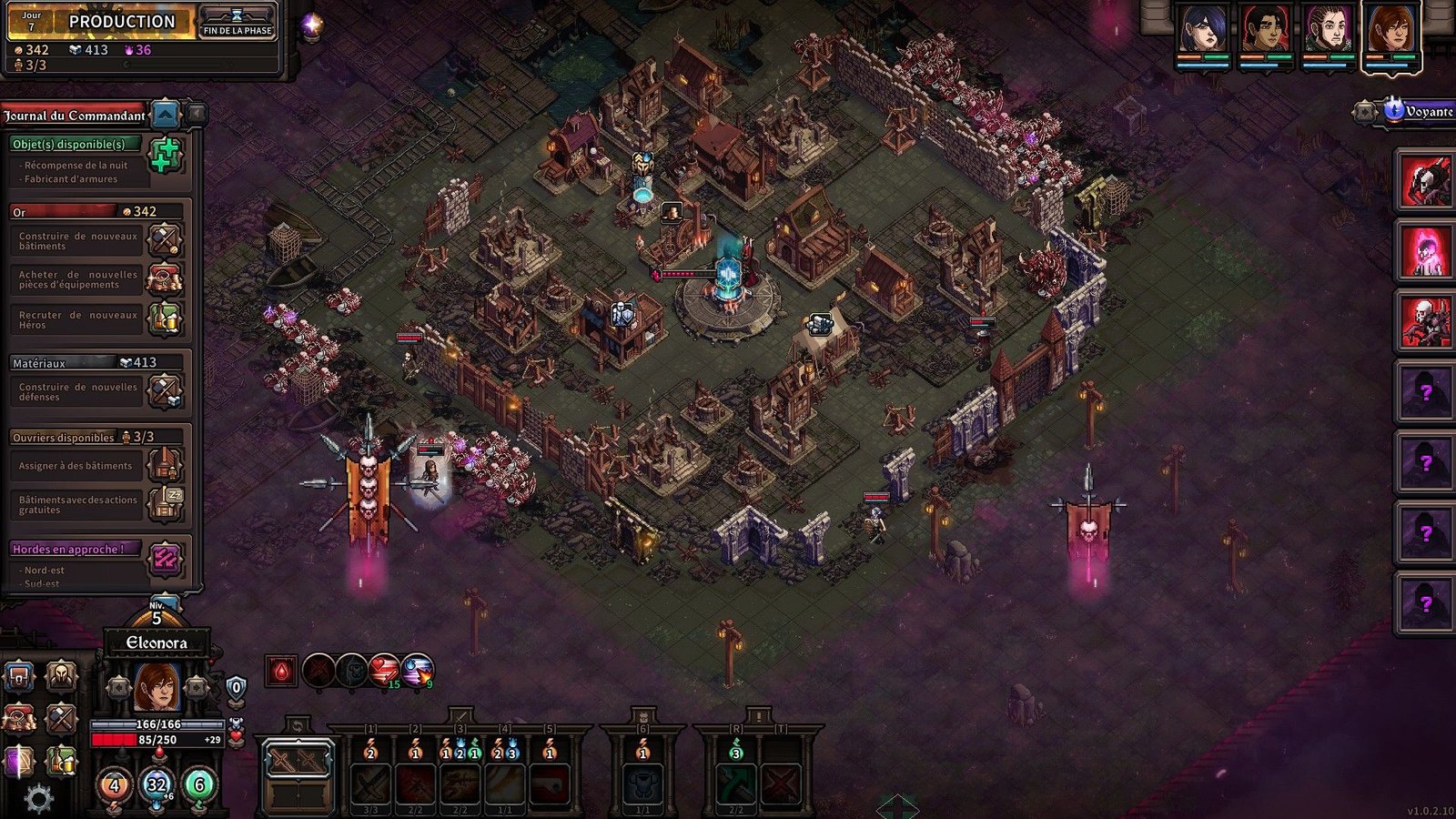The width and height of the screenshot is (1456, 819).
Task: Inspect the pink flaming skull enemy card
Action: tap(1424, 250)
